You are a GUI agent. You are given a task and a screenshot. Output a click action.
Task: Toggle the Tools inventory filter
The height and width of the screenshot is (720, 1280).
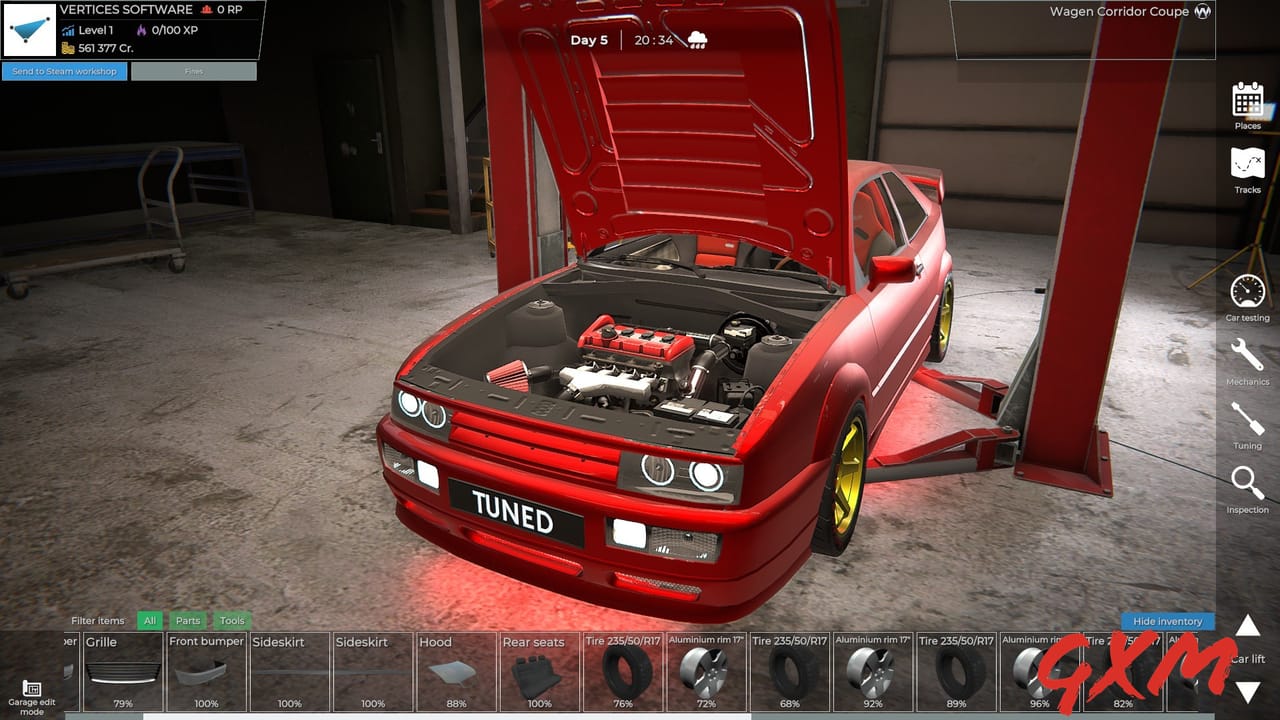click(232, 620)
